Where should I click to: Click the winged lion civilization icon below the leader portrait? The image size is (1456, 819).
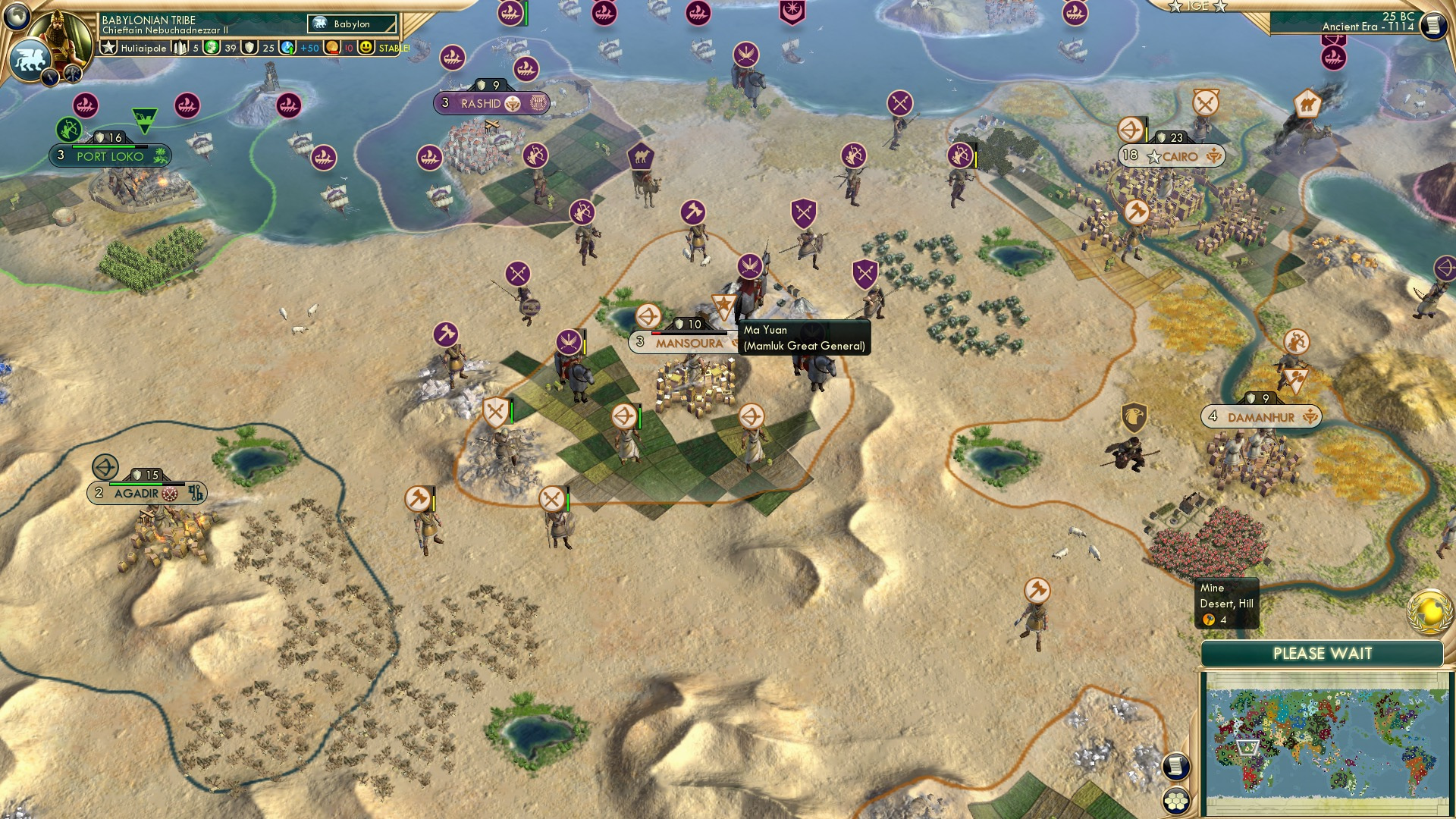point(30,59)
